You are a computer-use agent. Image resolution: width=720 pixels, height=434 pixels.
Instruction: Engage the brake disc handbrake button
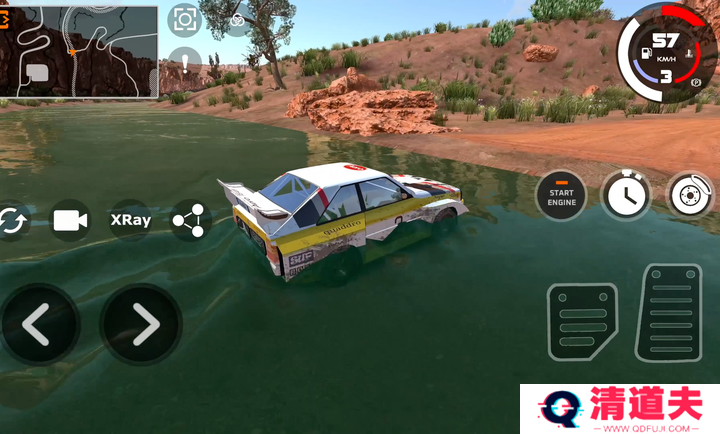[x=690, y=194]
